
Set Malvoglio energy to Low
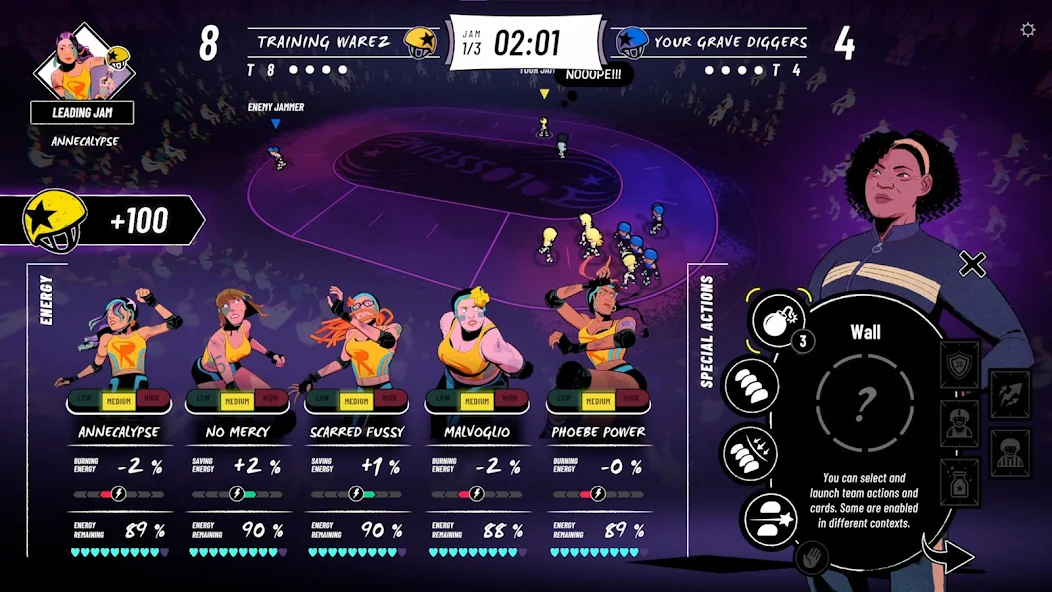pyautogui.click(x=445, y=401)
